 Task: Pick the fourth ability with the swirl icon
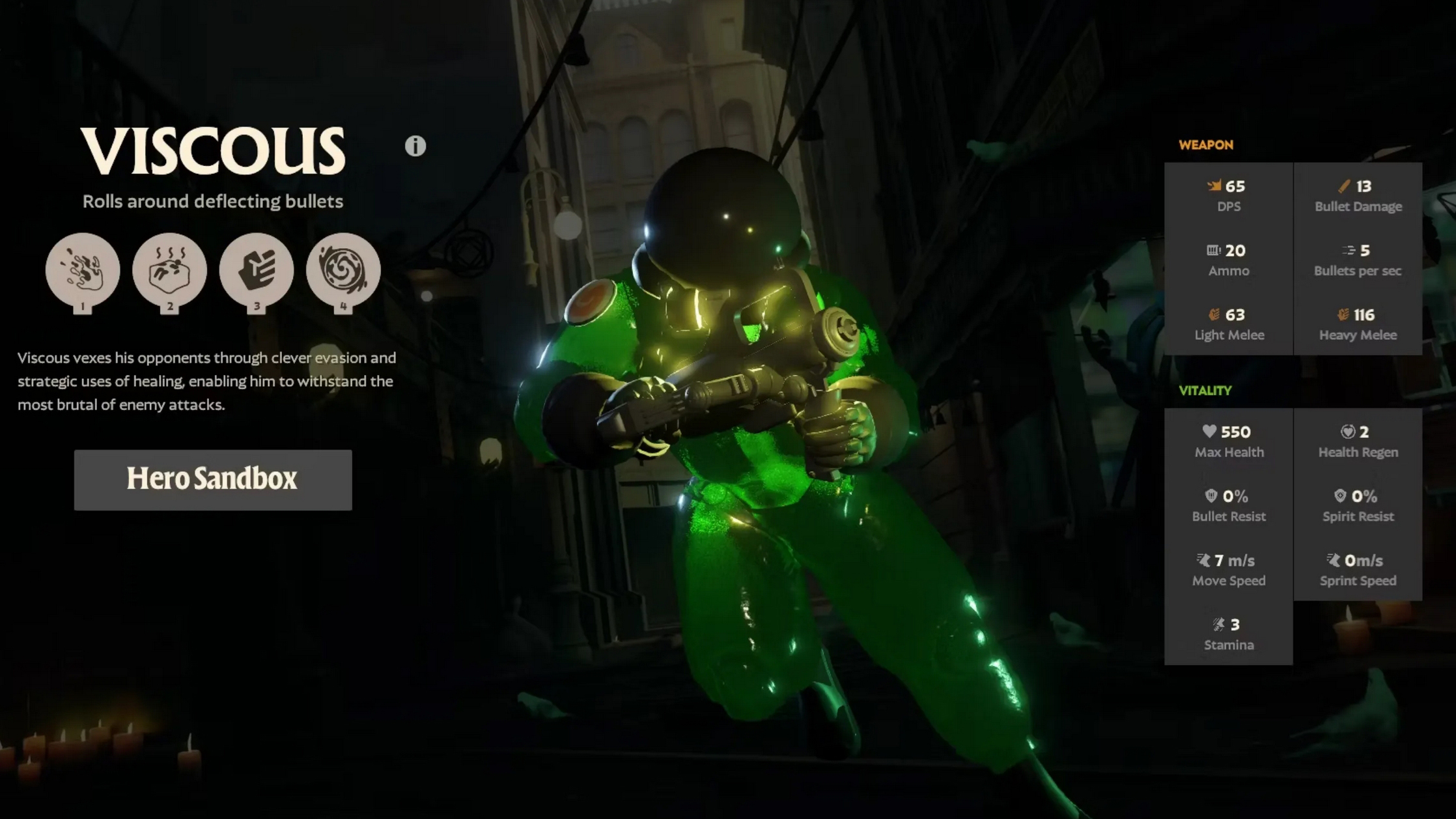click(x=343, y=270)
